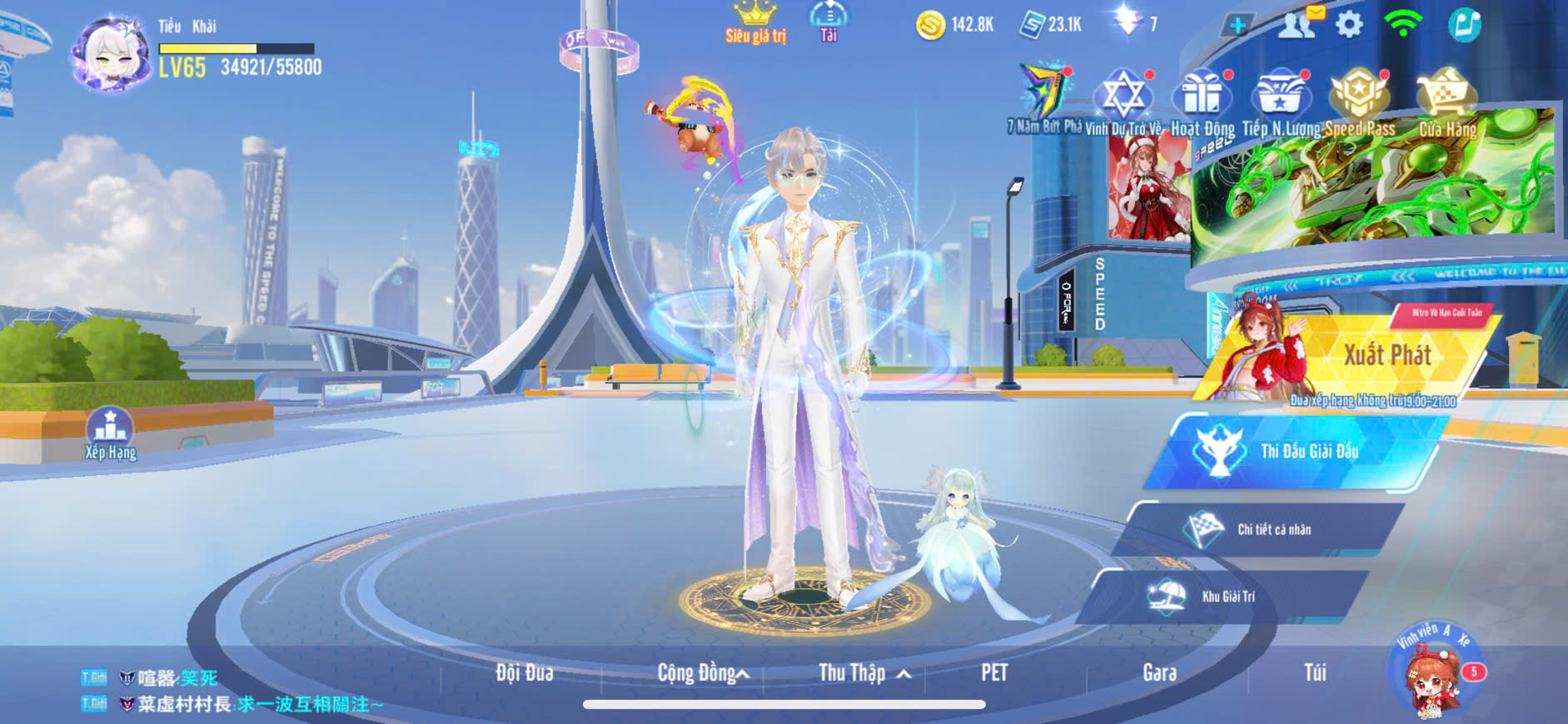1568x724 pixels.
Task: Open the player avatar profile
Action: tap(110, 53)
